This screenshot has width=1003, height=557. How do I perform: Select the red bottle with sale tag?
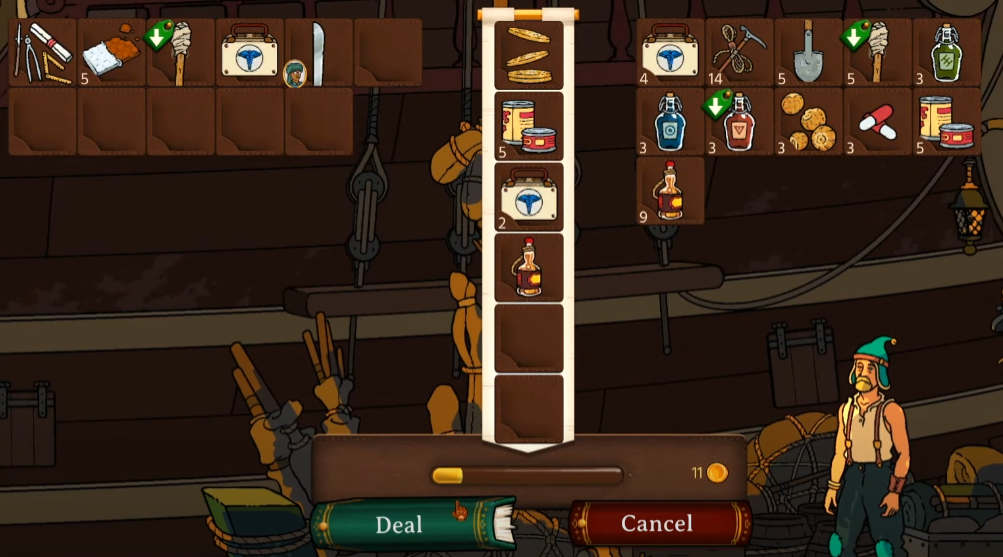coord(740,121)
